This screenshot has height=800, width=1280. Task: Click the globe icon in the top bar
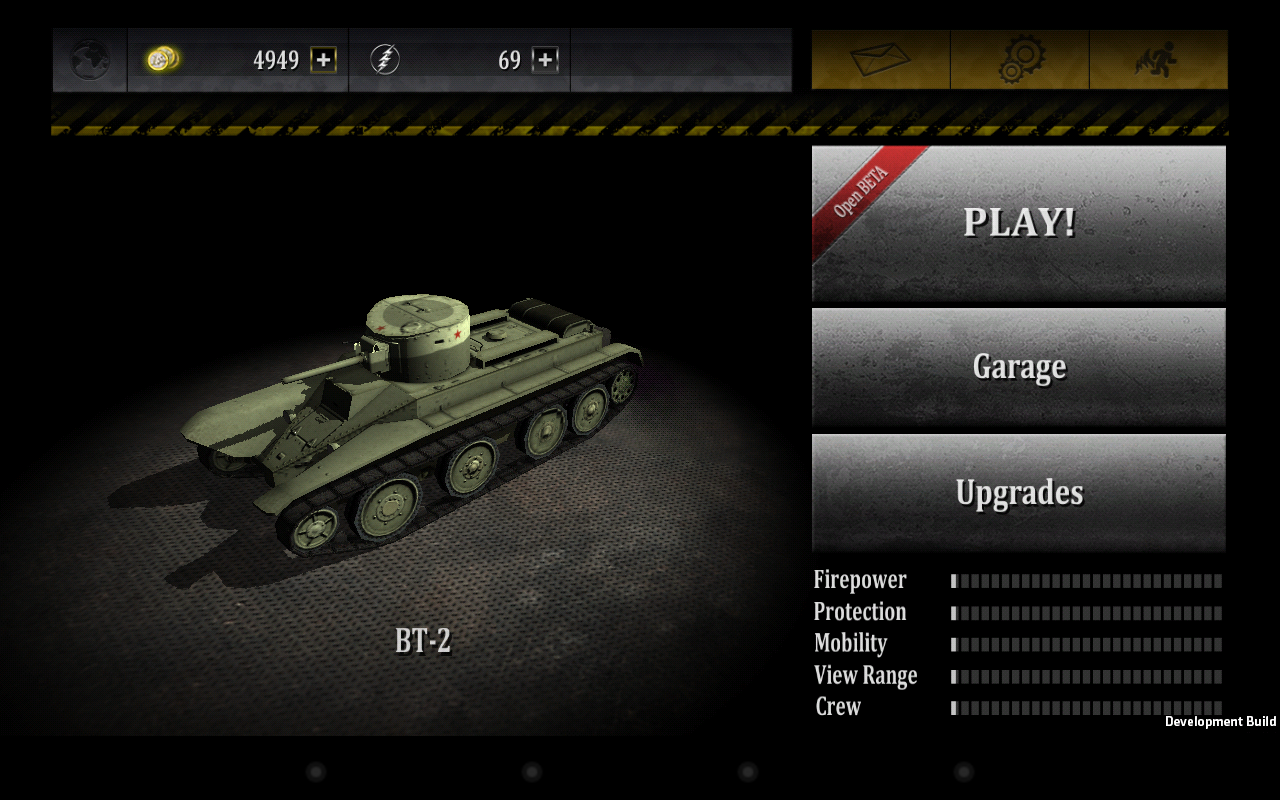90,60
